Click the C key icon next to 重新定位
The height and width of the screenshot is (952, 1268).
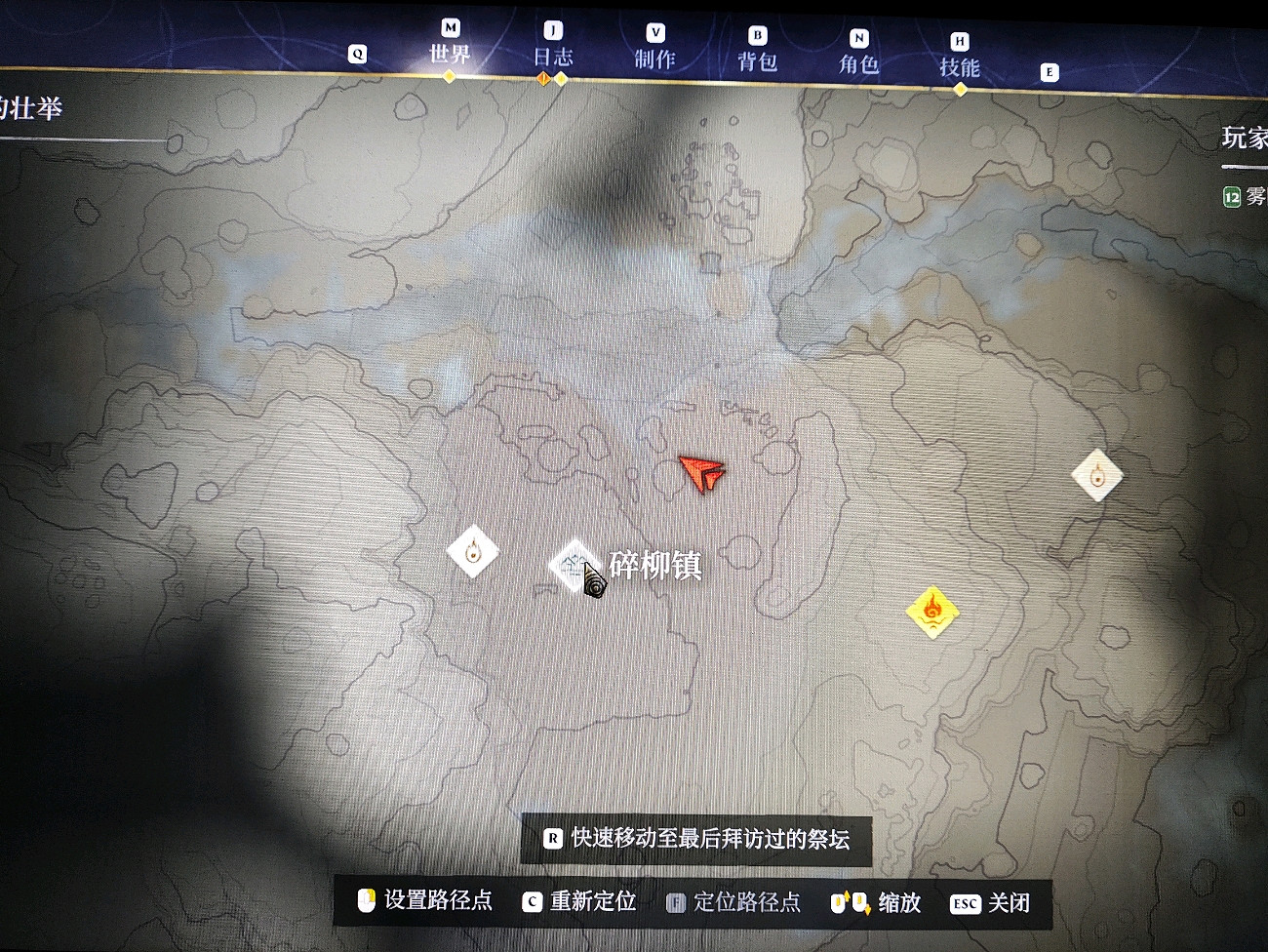(532, 902)
